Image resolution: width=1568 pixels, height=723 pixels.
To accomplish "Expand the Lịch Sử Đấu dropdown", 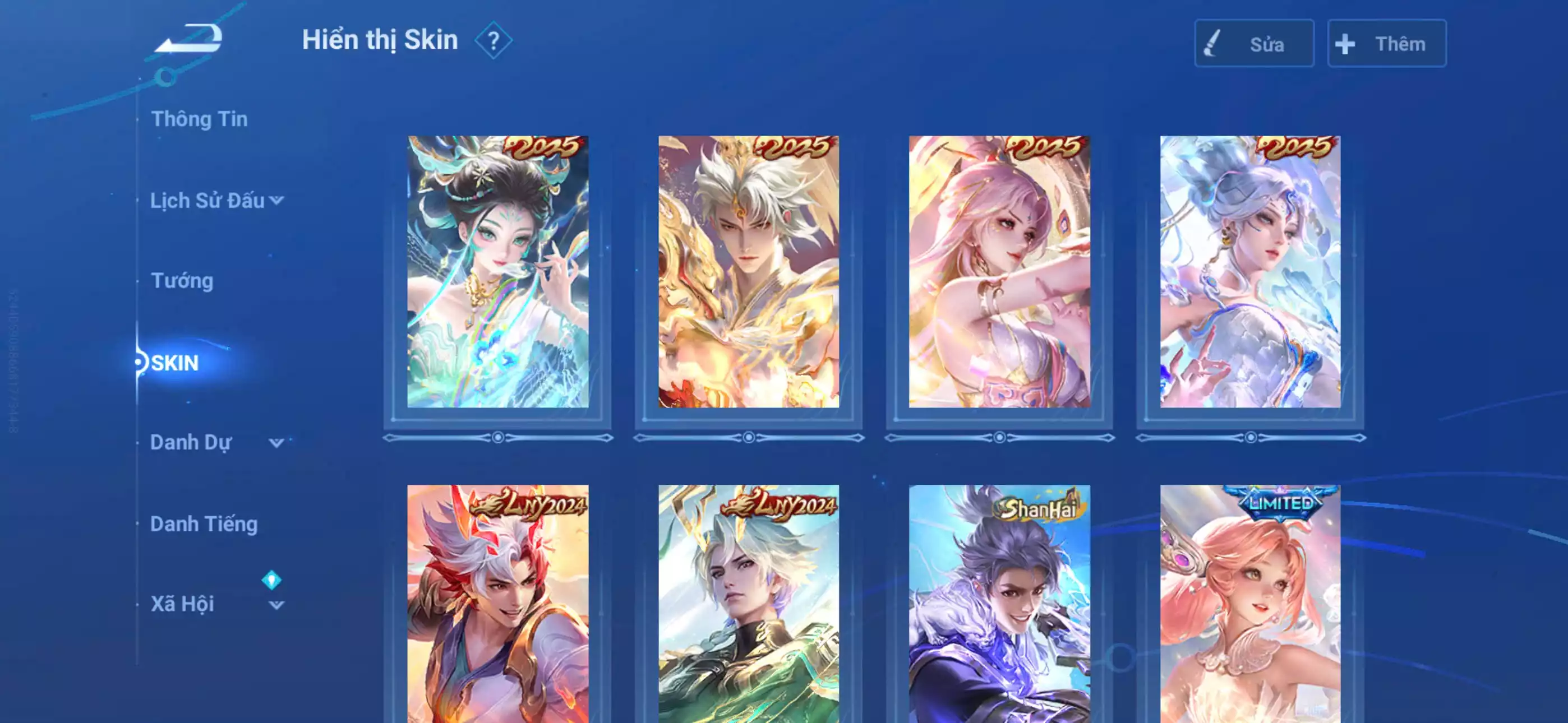I will click(x=278, y=201).
